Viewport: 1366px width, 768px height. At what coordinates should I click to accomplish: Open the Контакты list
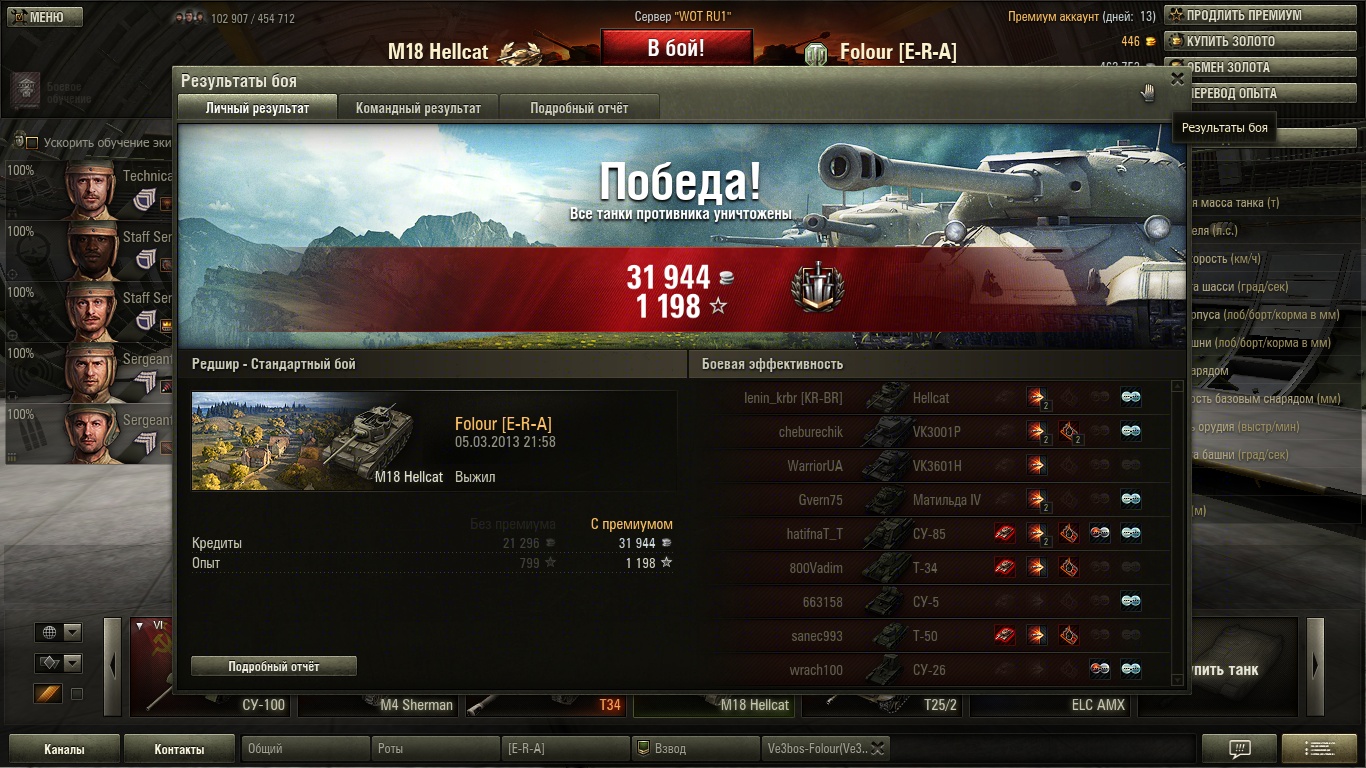179,749
